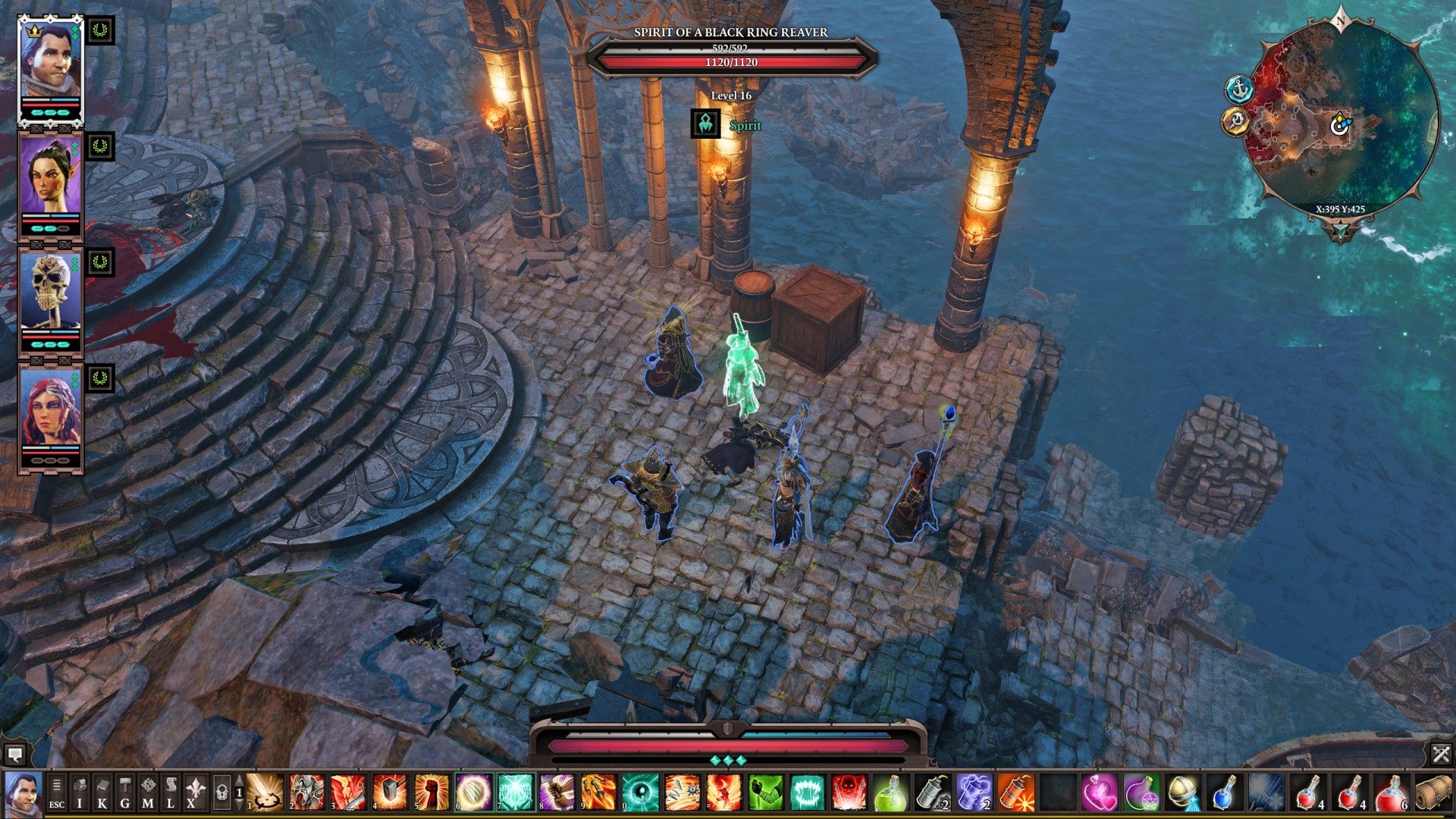Screen dimensions: 1456x819
Task: Click crossed-swords combat toggle above hotbar
Action: [1441, 754]
